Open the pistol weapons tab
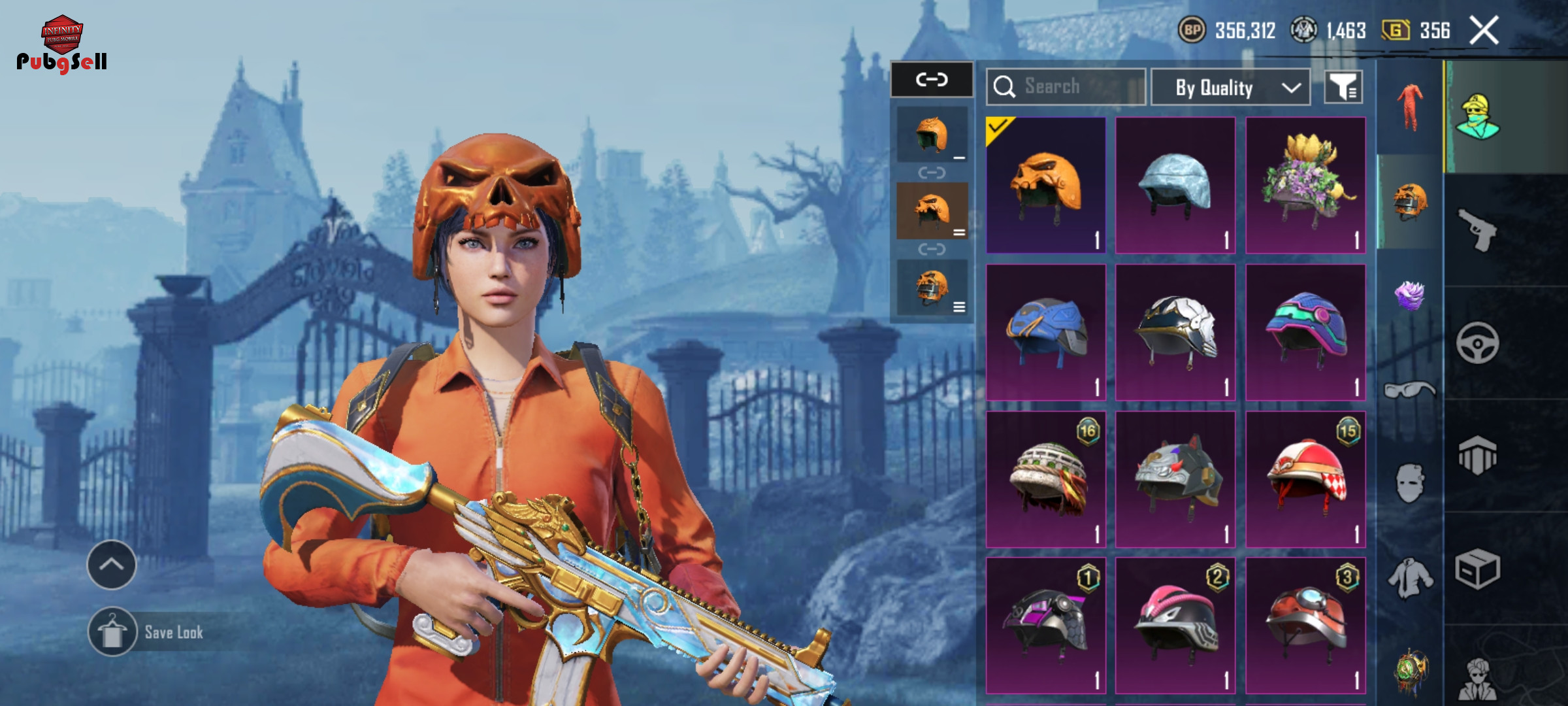This screenshot has height=706, width=1568. [1478, 229]
